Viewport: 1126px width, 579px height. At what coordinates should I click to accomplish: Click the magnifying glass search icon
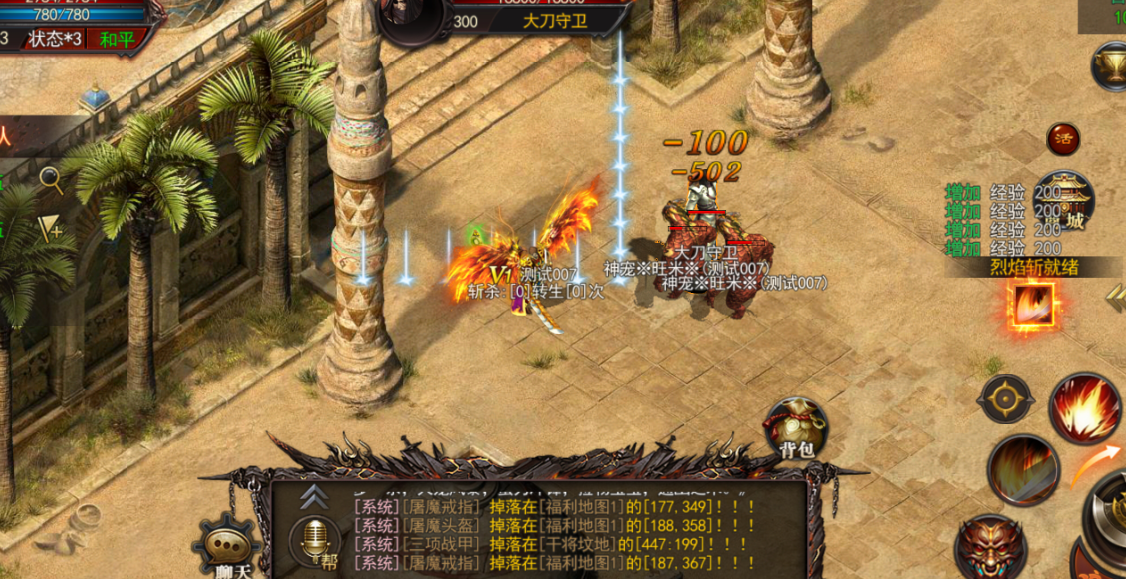pos(50,180)
